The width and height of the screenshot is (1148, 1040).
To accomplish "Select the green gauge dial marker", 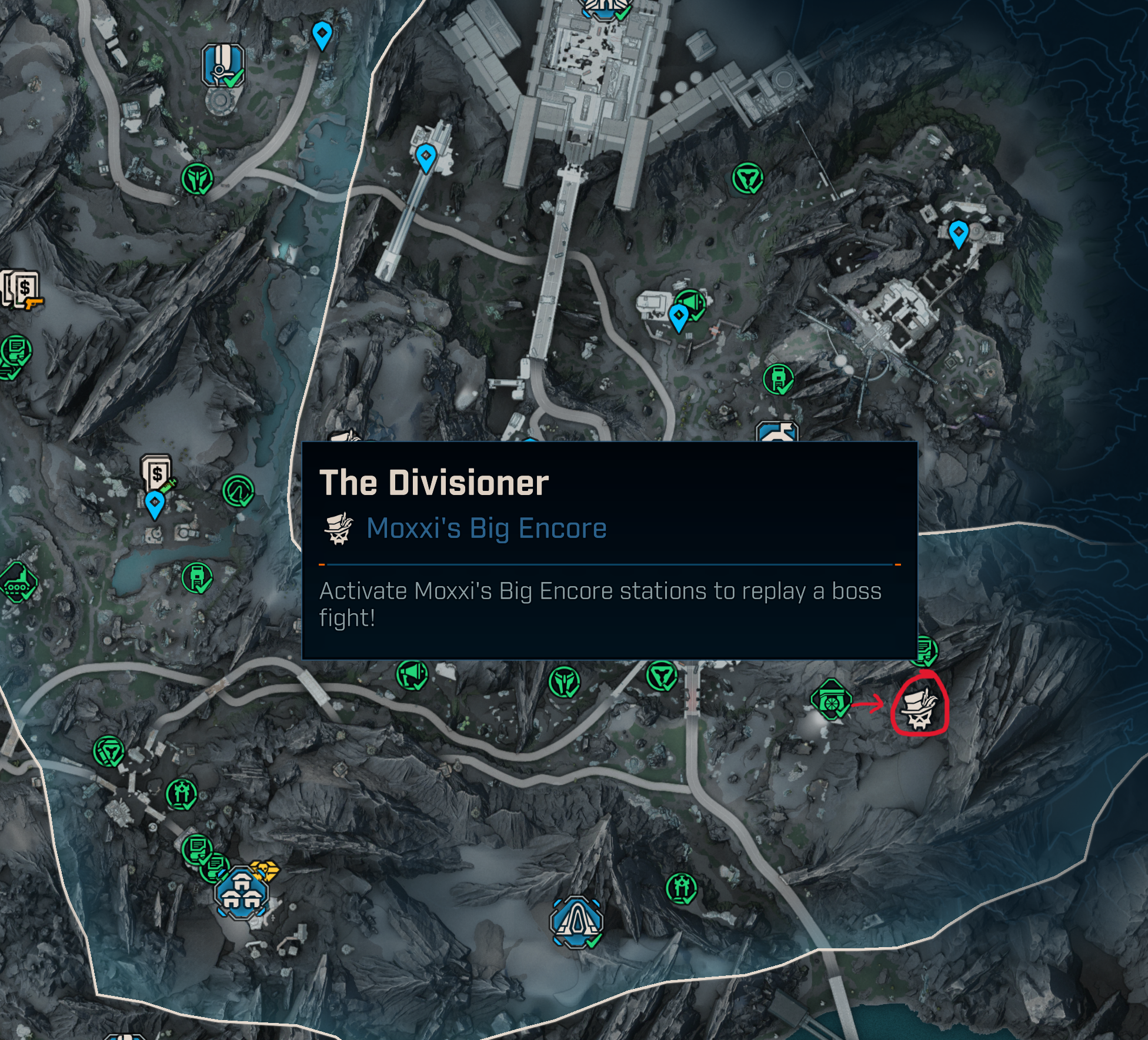I will pos(238,490).
